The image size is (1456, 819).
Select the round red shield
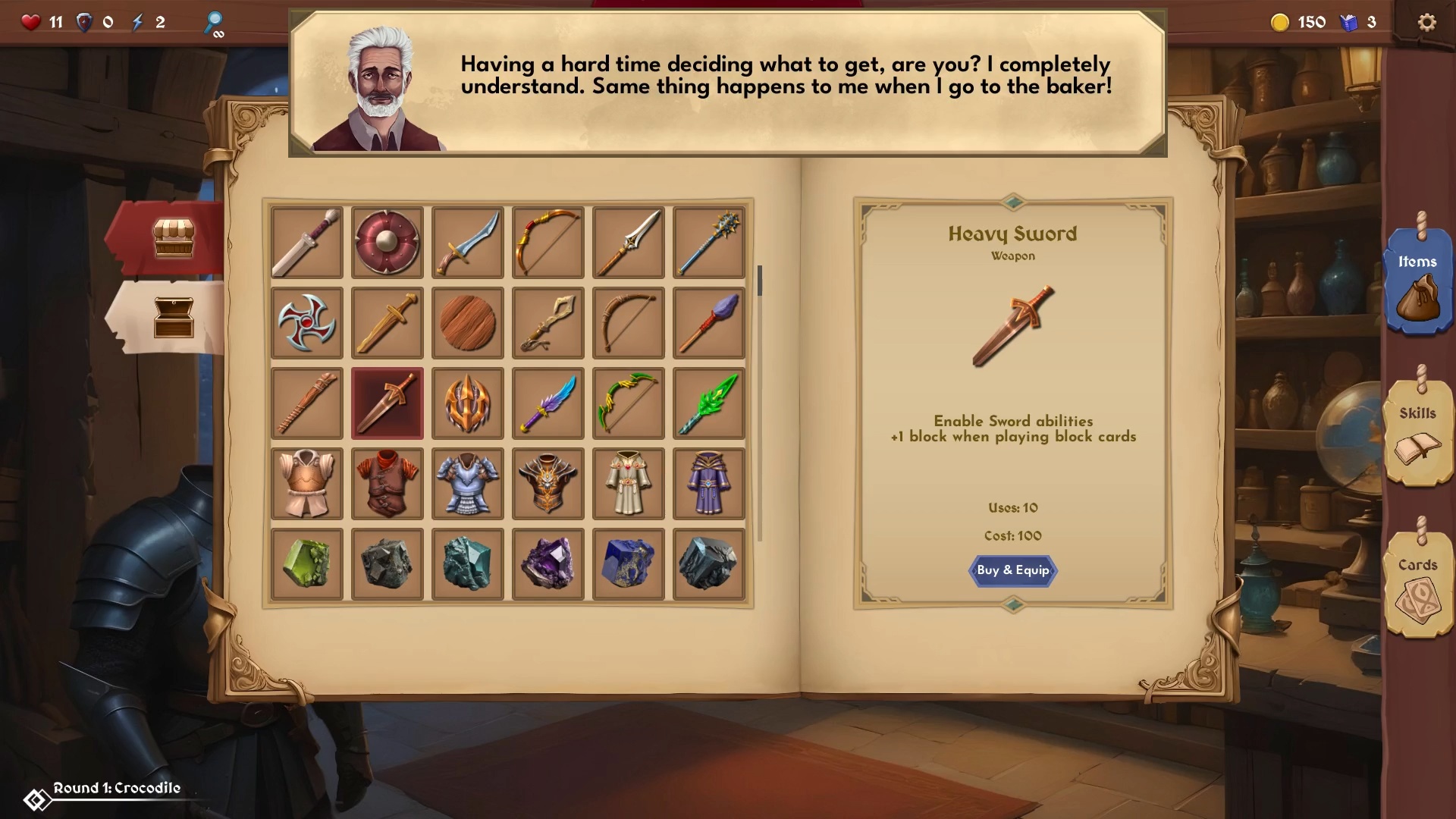pyautogui.click(x=387, y=243)
